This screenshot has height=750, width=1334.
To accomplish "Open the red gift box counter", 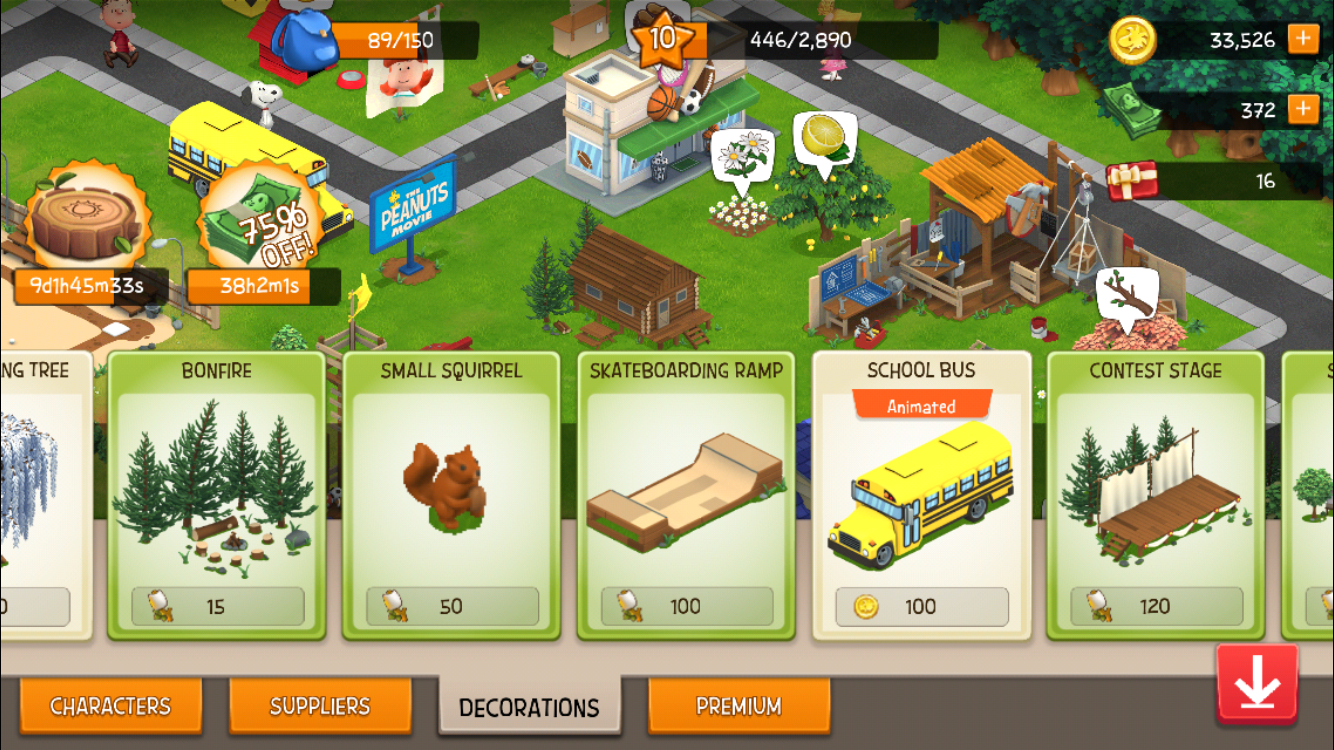I will tap(1132, 181).
